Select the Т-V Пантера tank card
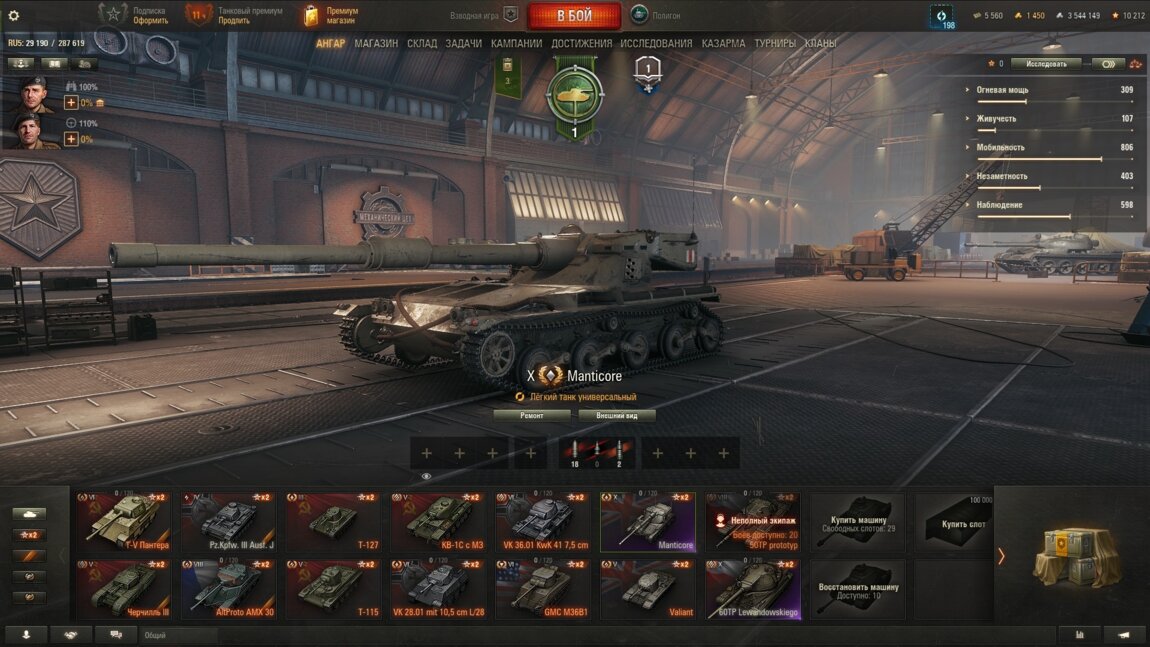The height and width of the screenshot is (647, 1150). click(124, 521)
